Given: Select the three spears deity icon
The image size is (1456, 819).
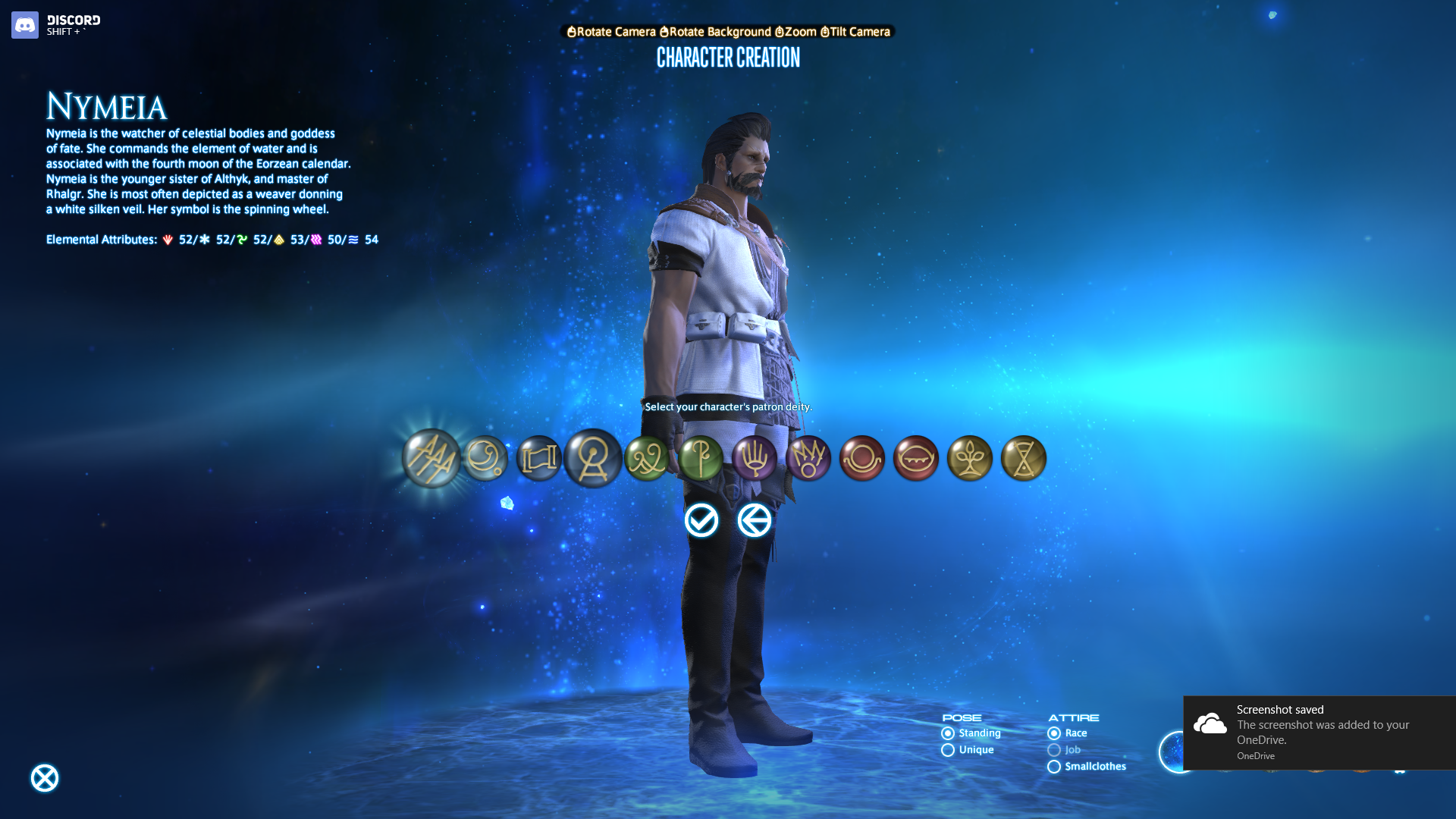Looking at the screenshot, I should tap(431, 458).
